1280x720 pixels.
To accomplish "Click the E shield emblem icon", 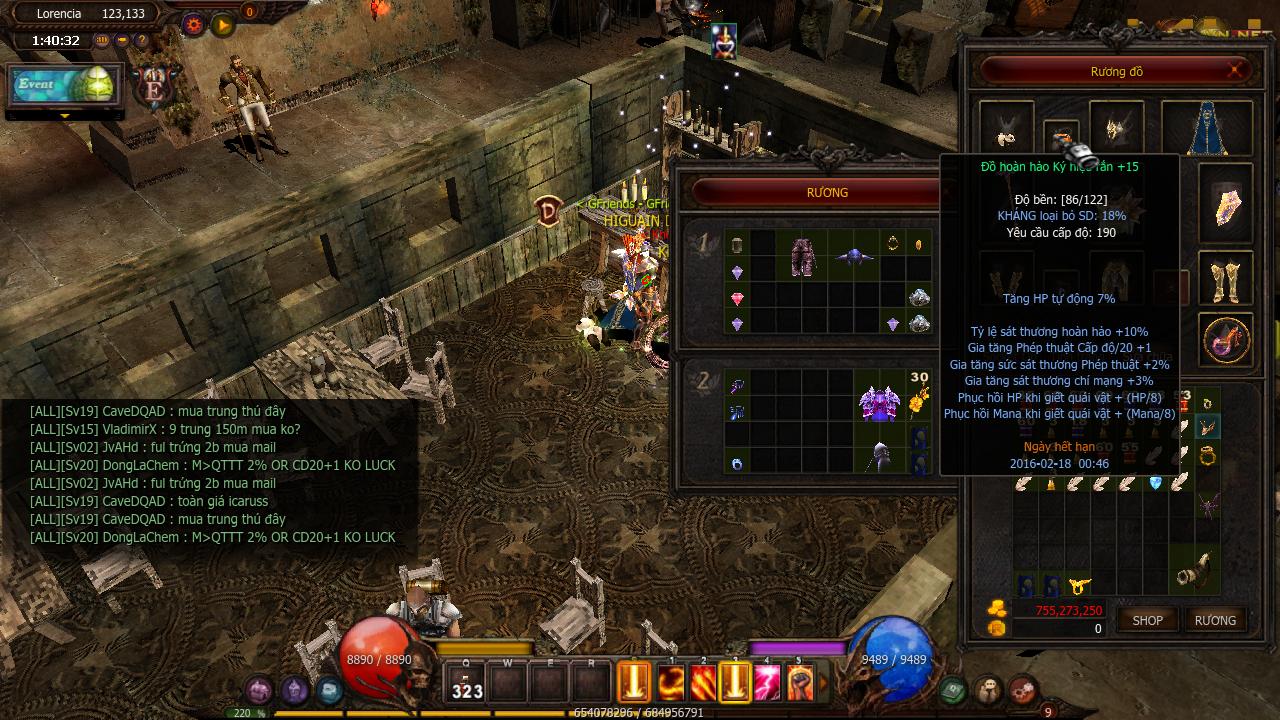I will point(154,87).
